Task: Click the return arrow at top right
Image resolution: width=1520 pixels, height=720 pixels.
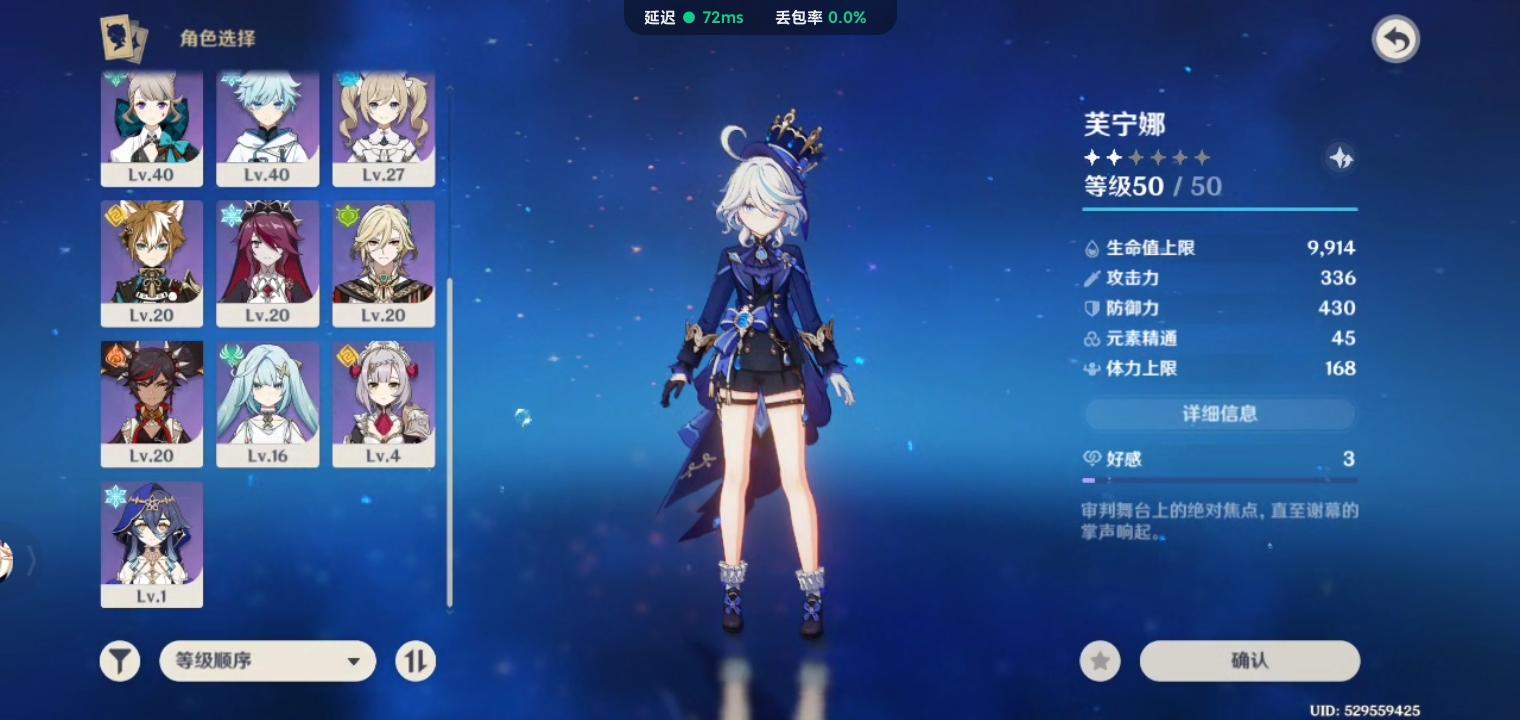Action: pos(1395,39)
